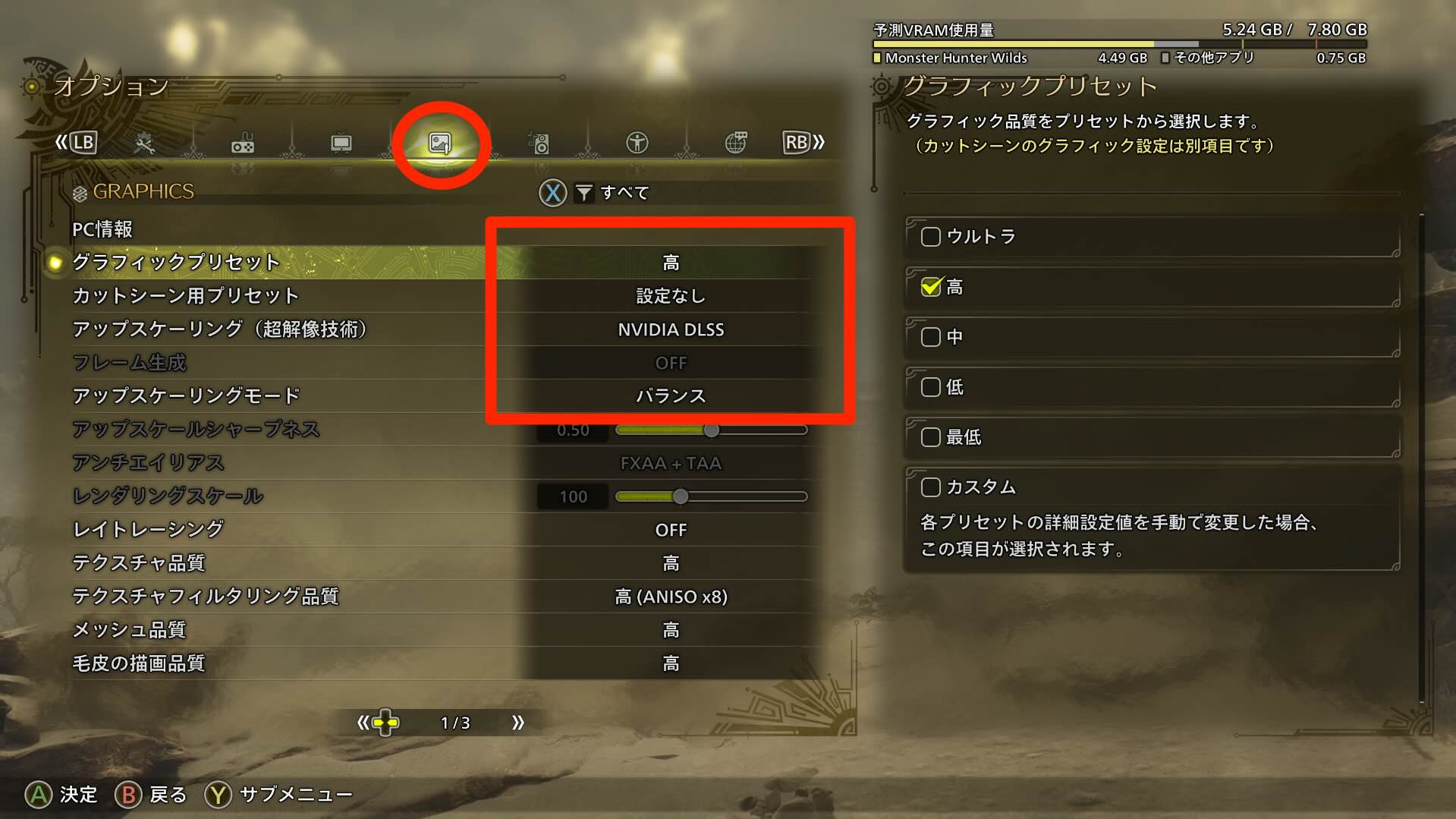This screenshot has height=819, width=1456.
Task: Open the game settings wrench tab
Action: [146, 143]
